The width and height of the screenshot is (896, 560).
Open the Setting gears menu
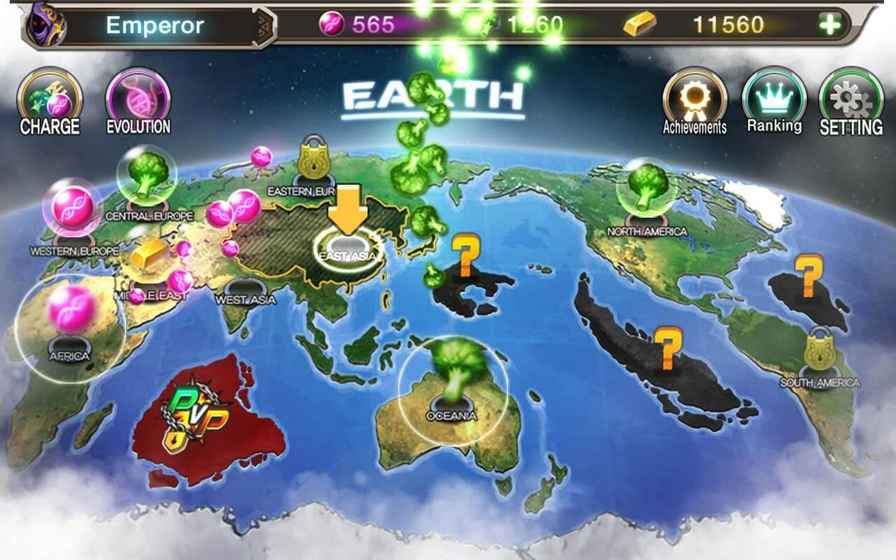[x=851, y=101]
